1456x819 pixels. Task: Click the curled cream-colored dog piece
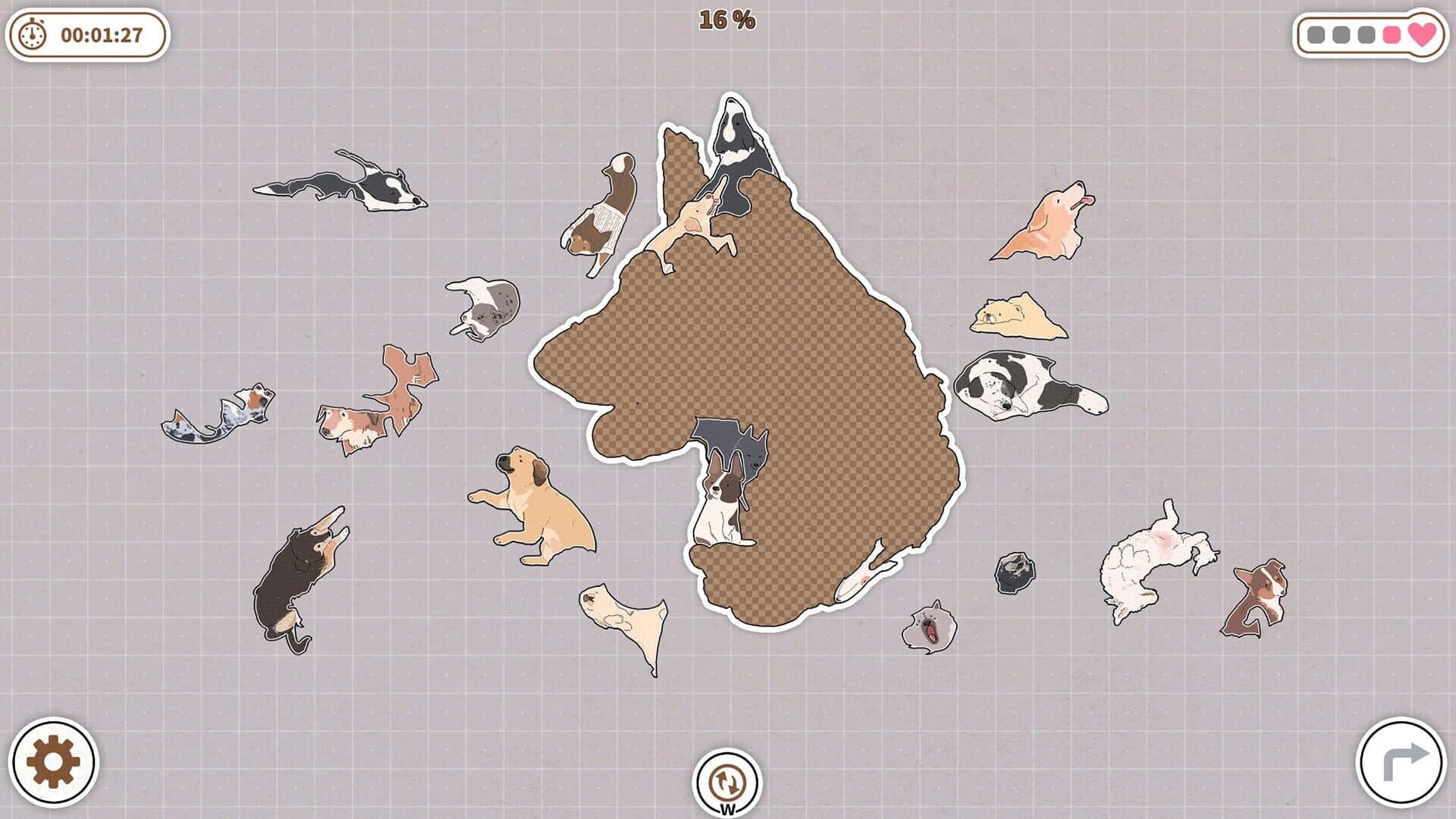pyautogui.click(x=1005, y=315)
